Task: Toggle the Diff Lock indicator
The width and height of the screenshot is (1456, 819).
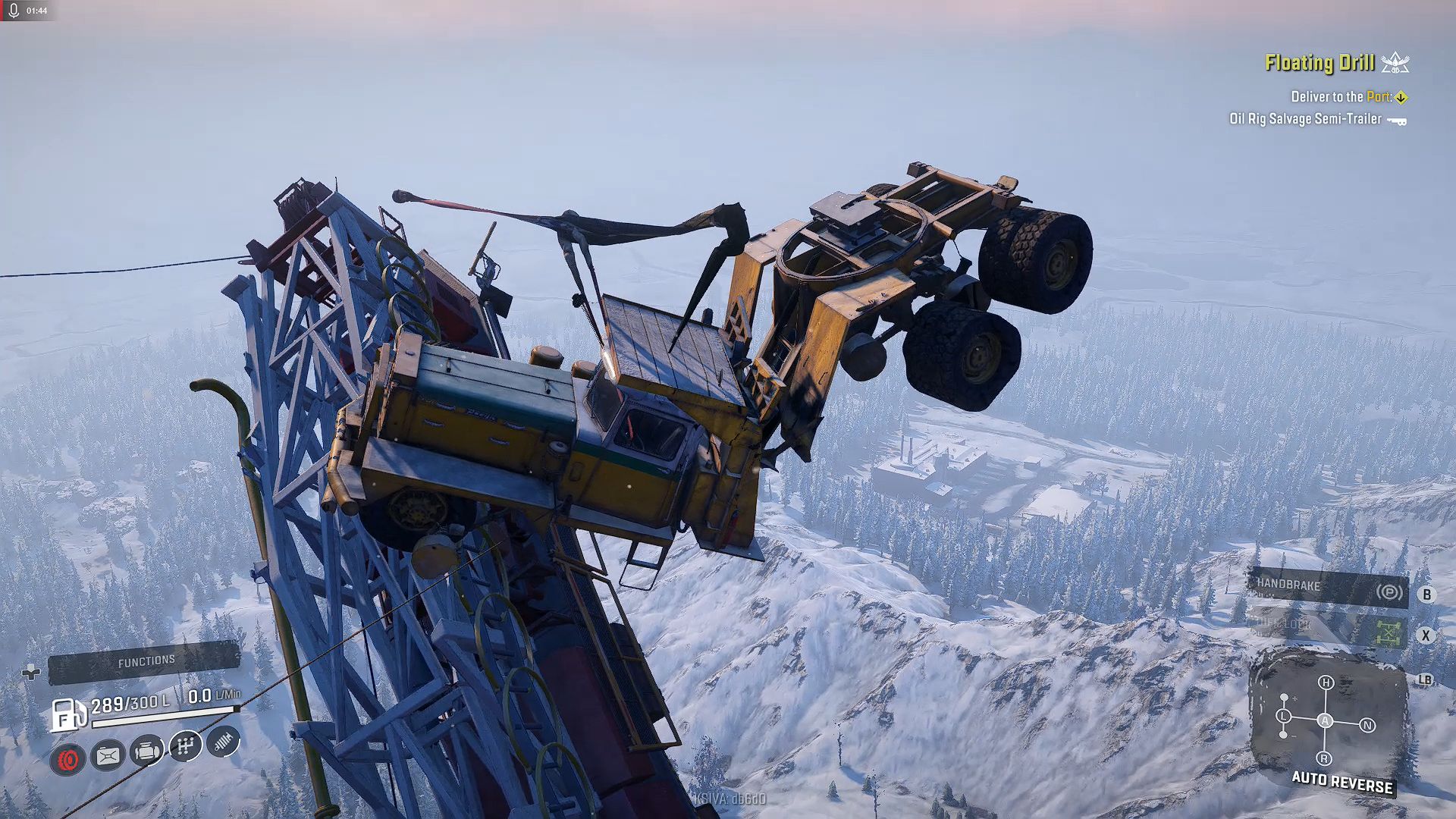Action: pyautogui.click(x=1389, y=633)
